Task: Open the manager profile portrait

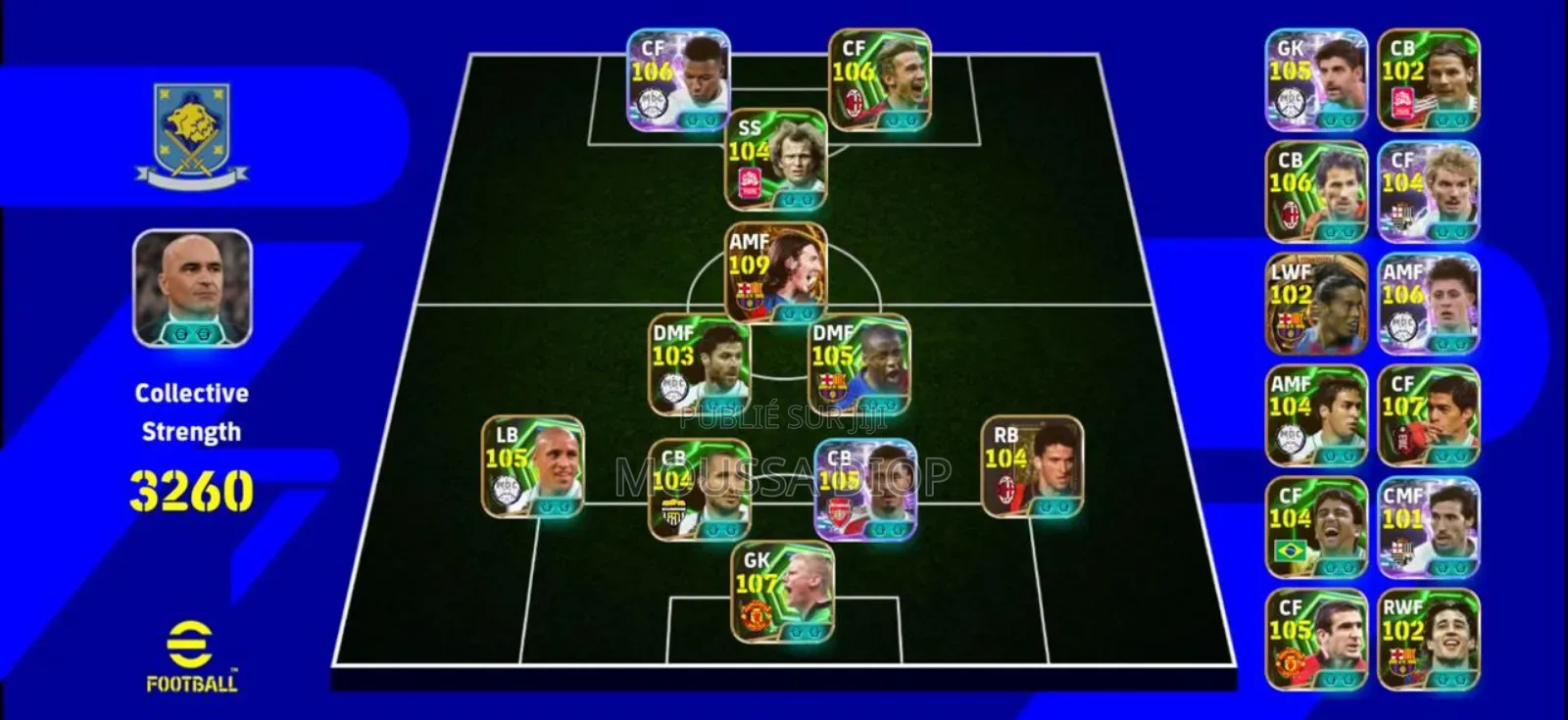Action: [x=192, y=286]
